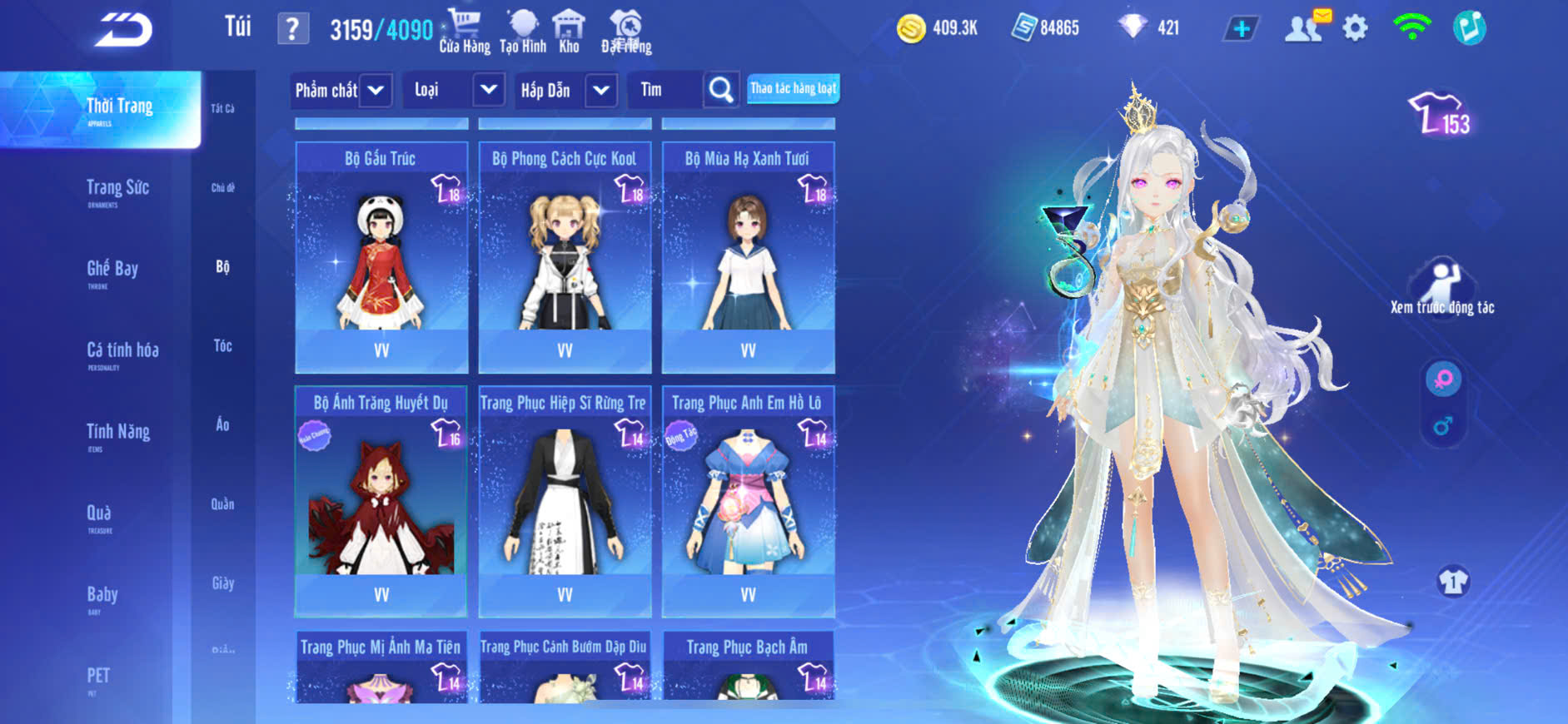The image size is (1568, 724).
Task: Switch to the Ghế Bay tab
Action: [x=112, y=270]
